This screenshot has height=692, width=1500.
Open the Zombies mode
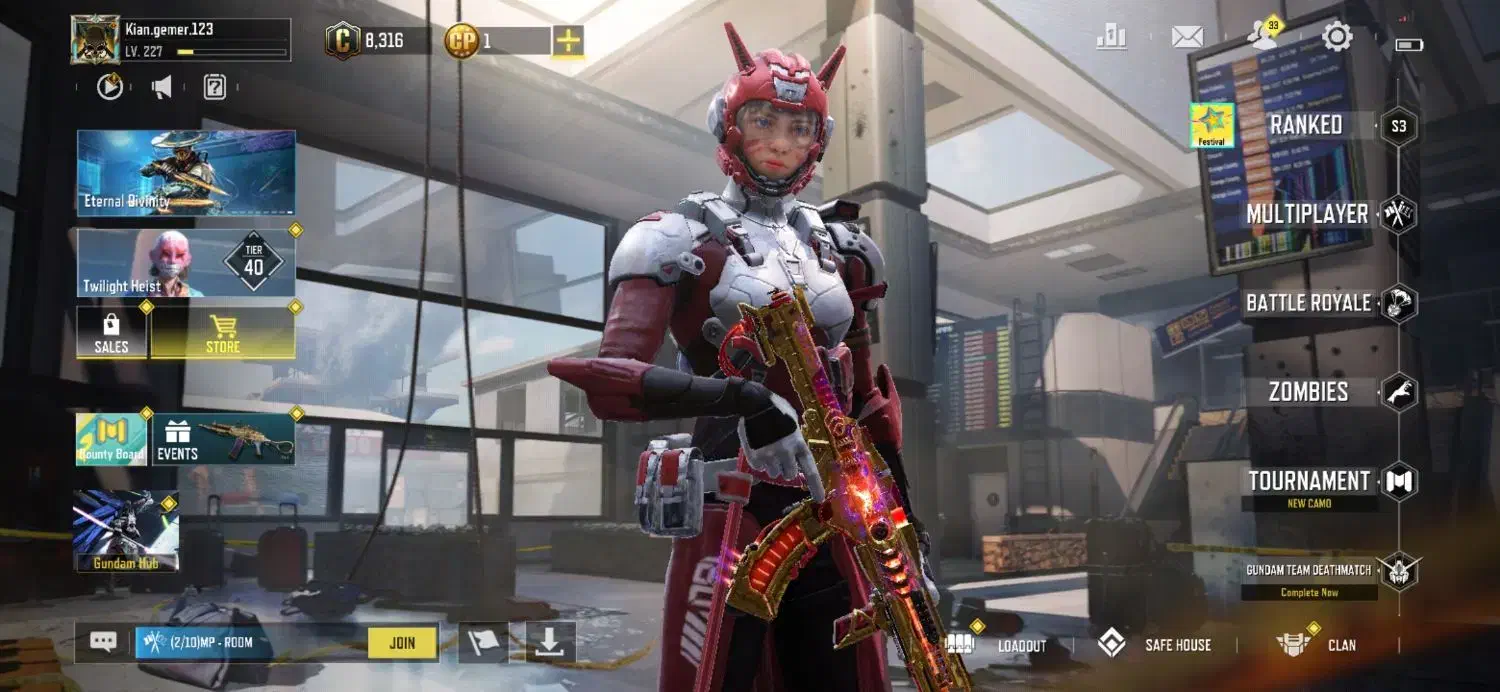pyautogui.click(x=1308, y=392)
